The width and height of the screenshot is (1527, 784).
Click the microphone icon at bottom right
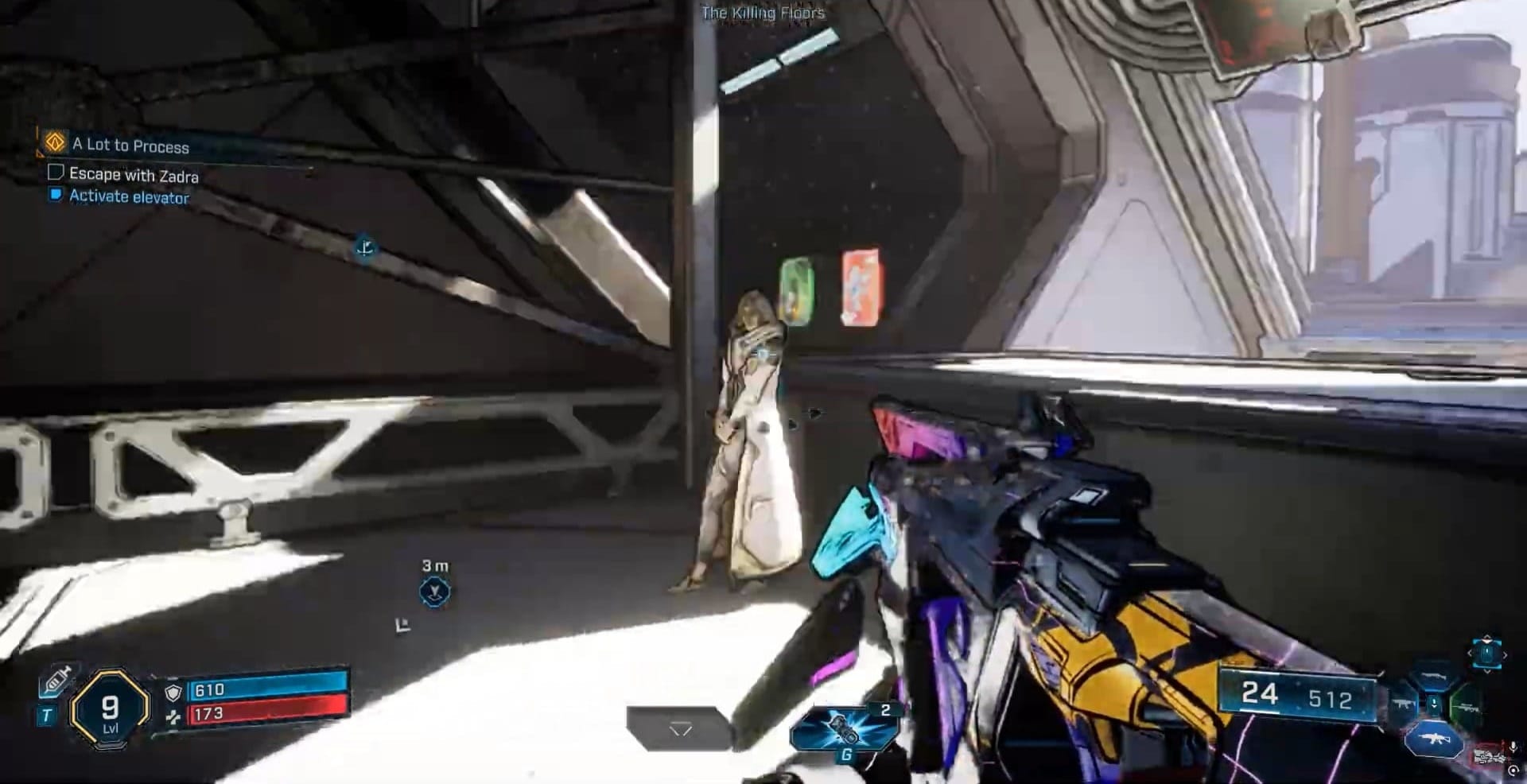pos(1513,746)
